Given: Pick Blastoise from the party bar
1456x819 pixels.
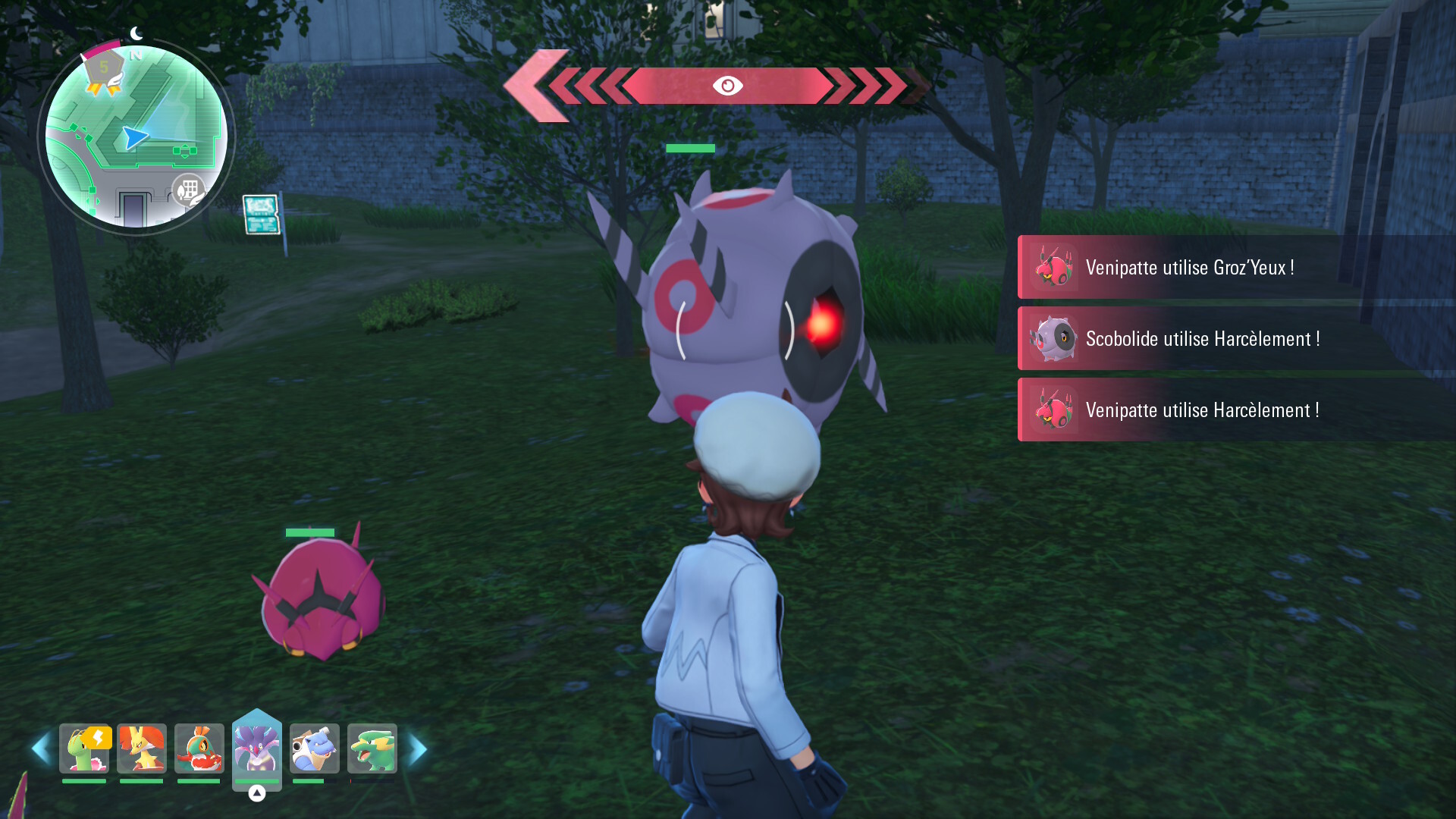Looking at the screenshot, I should tap(315, 749).
